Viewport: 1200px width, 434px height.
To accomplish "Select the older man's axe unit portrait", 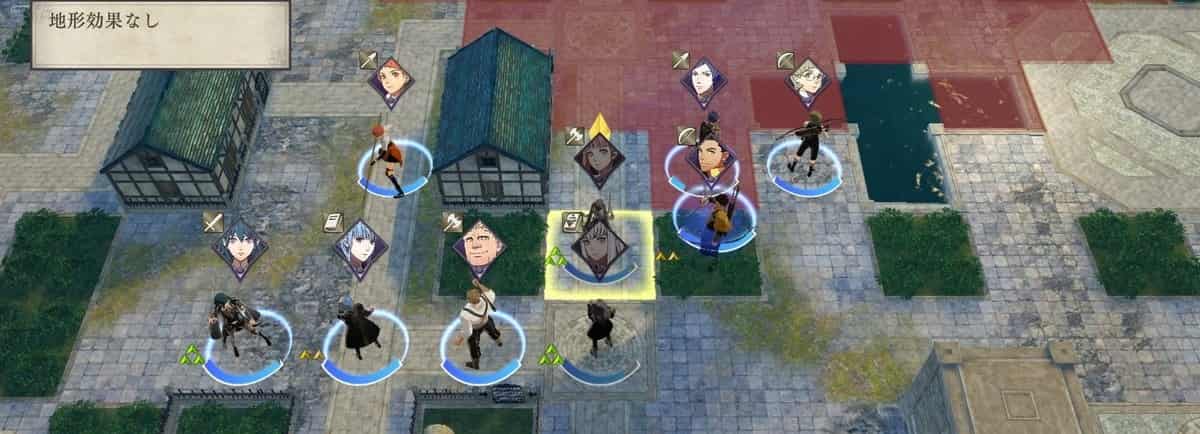I will [477, 250].
